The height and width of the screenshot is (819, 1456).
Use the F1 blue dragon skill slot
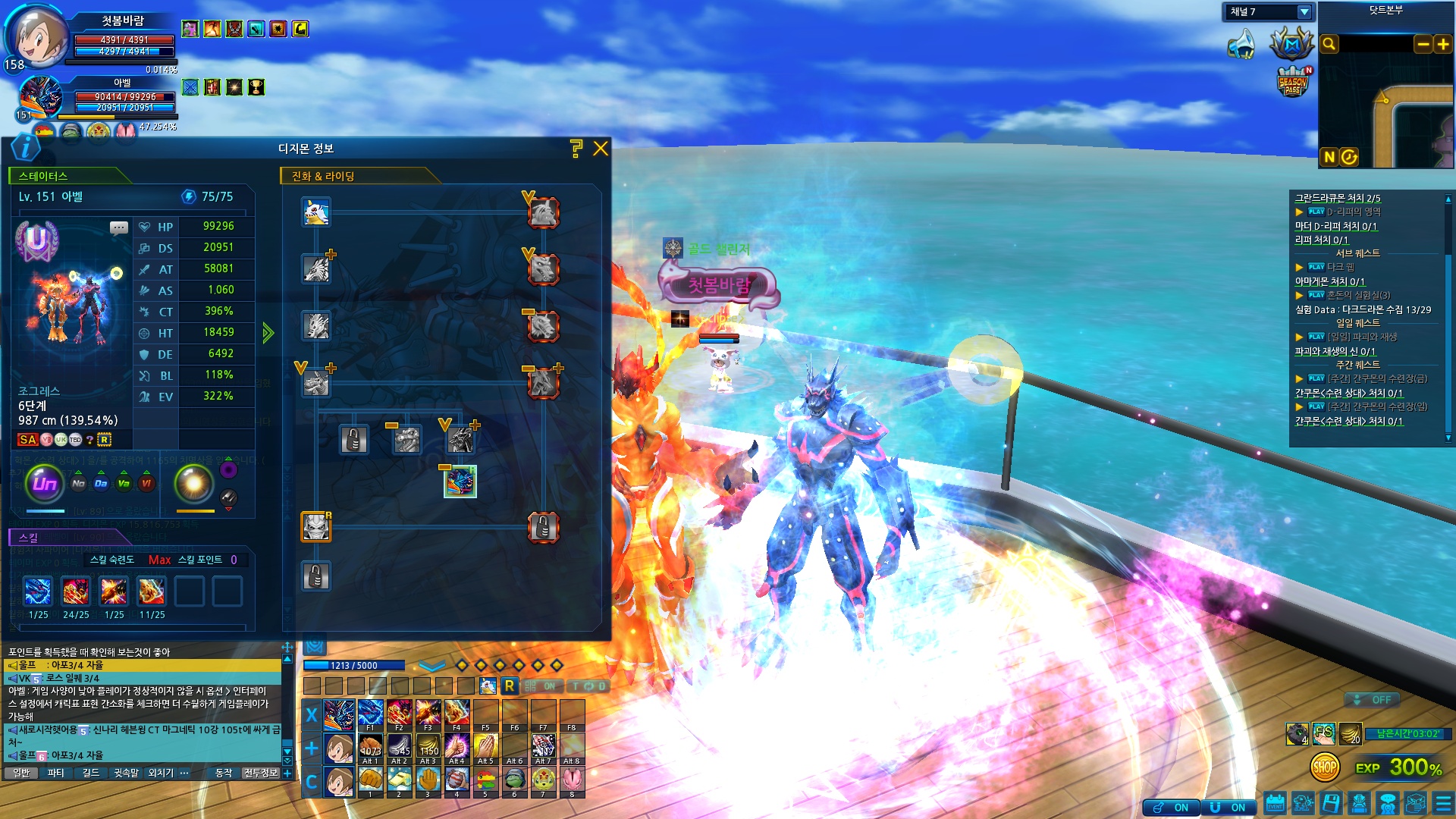tap(370, 714)
